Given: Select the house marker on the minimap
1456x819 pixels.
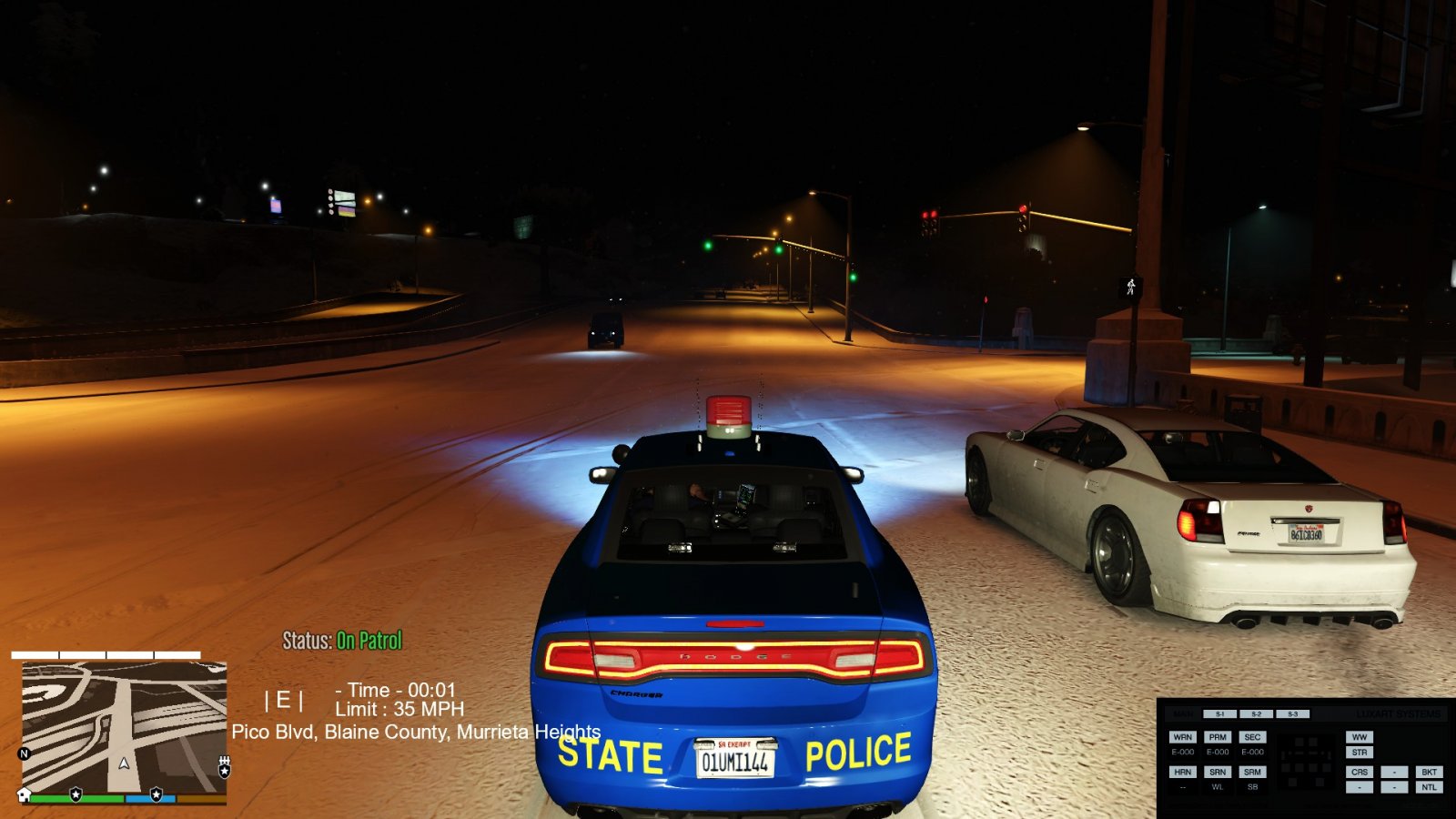Looking at the screenshot, I should tap(25, 794).
